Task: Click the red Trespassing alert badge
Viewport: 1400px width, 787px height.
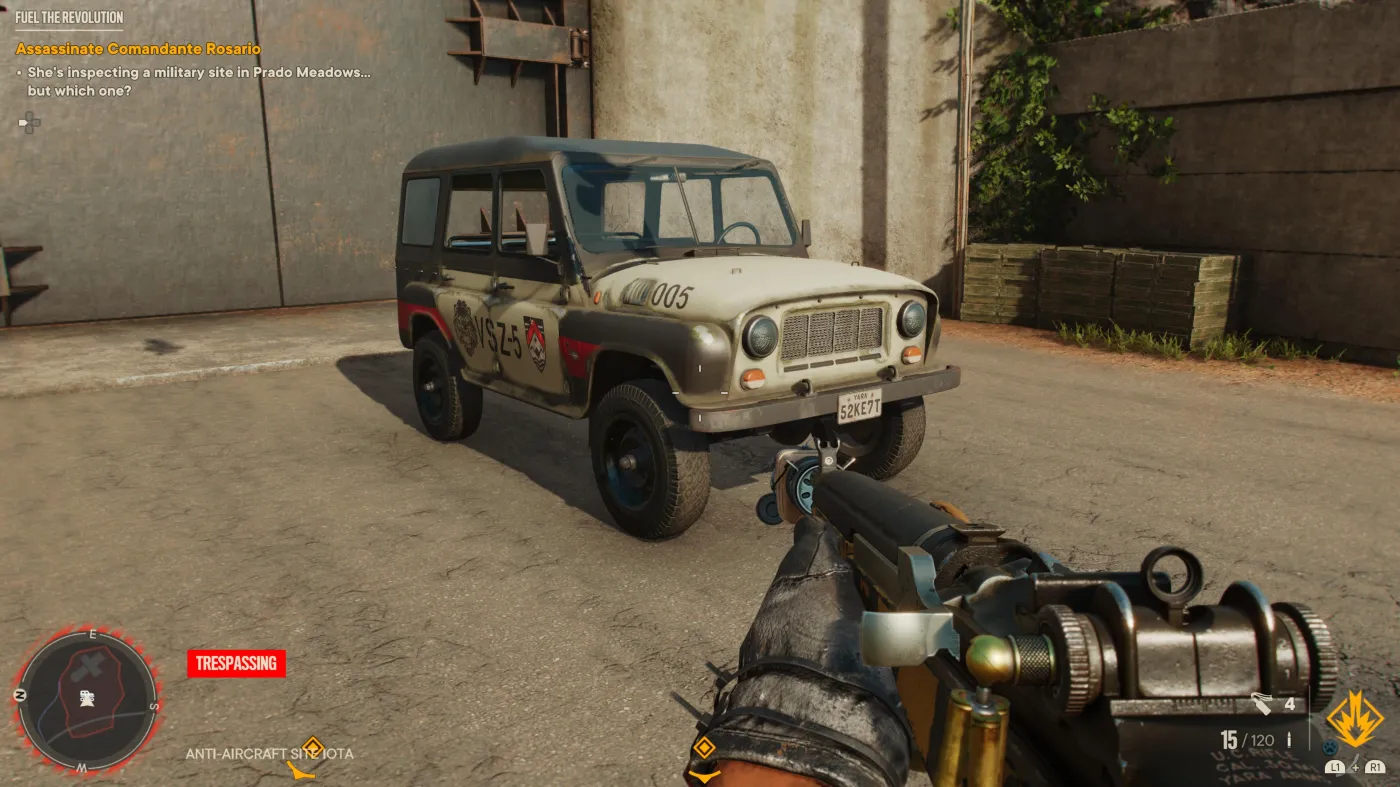Action: coord(236,663)
